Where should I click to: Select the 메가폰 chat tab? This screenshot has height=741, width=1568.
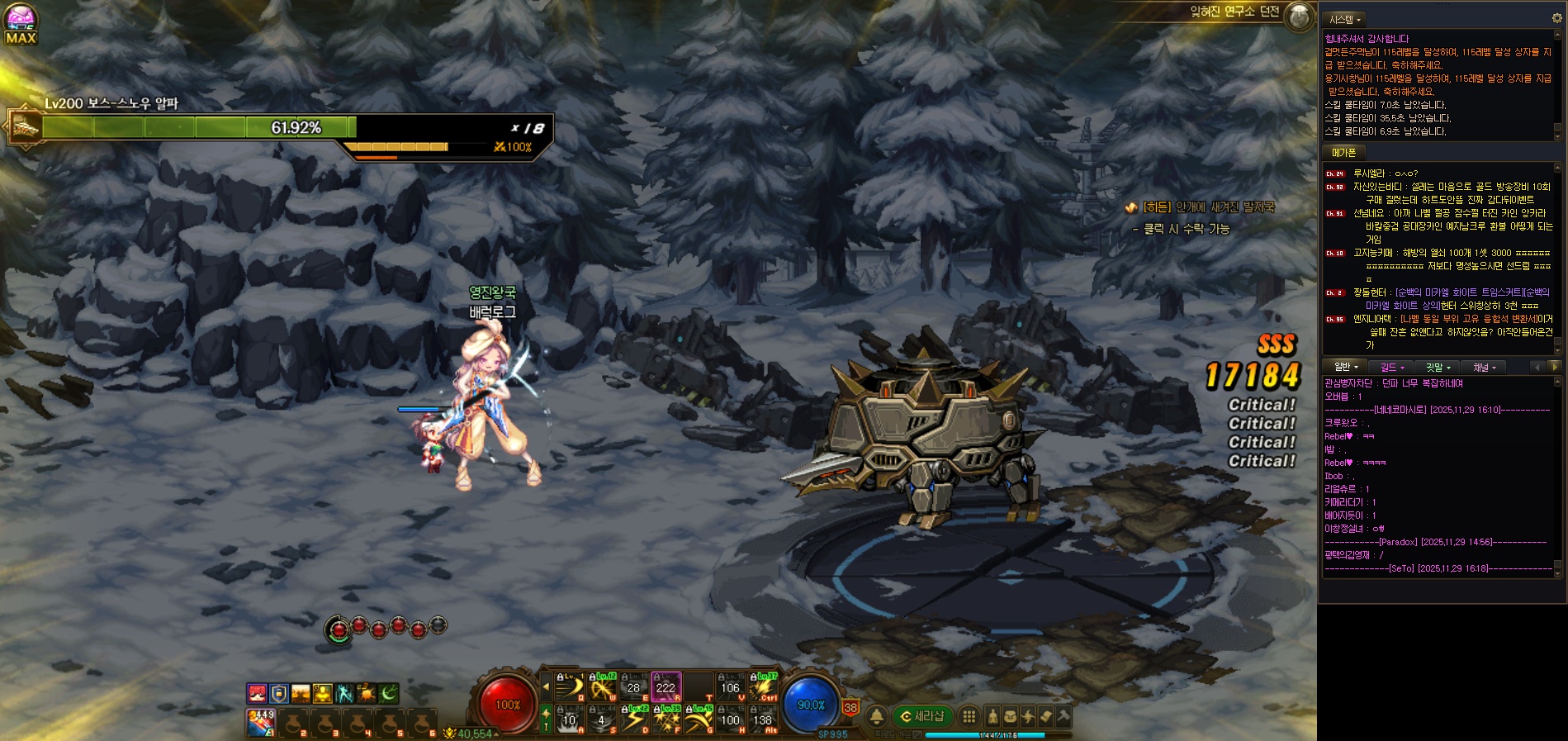tap(1343, 153)
